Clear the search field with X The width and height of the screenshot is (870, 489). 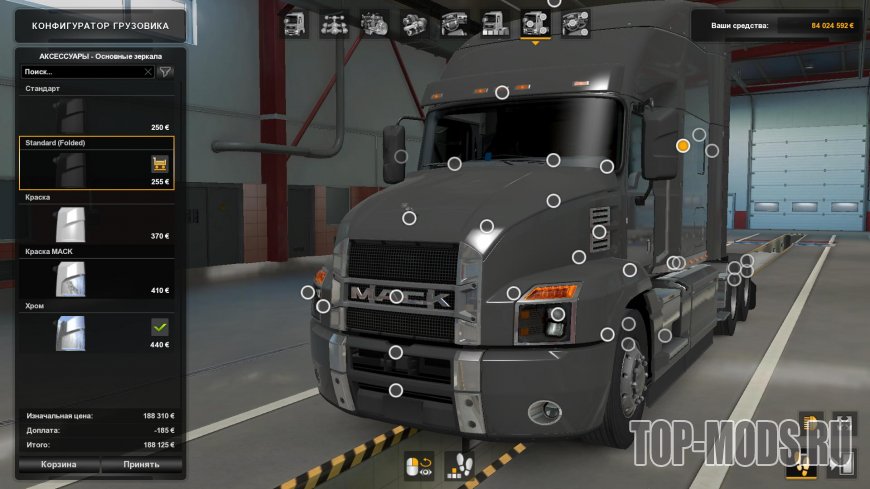(x=148, y=72)
